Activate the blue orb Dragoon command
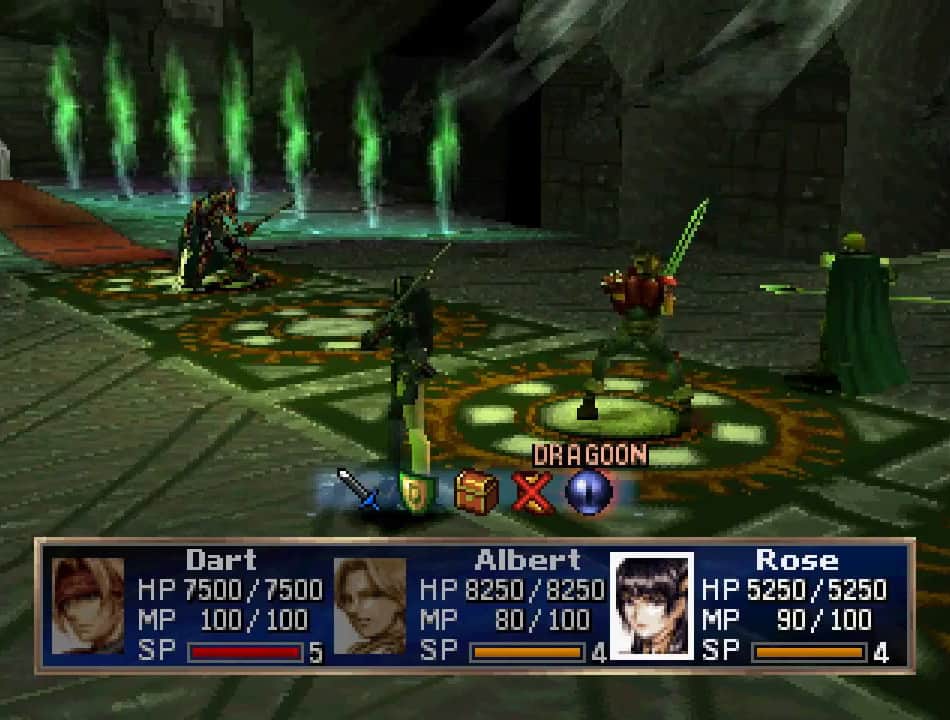The image size is (950, 720). pyautogui.click(x=588, y=491)
